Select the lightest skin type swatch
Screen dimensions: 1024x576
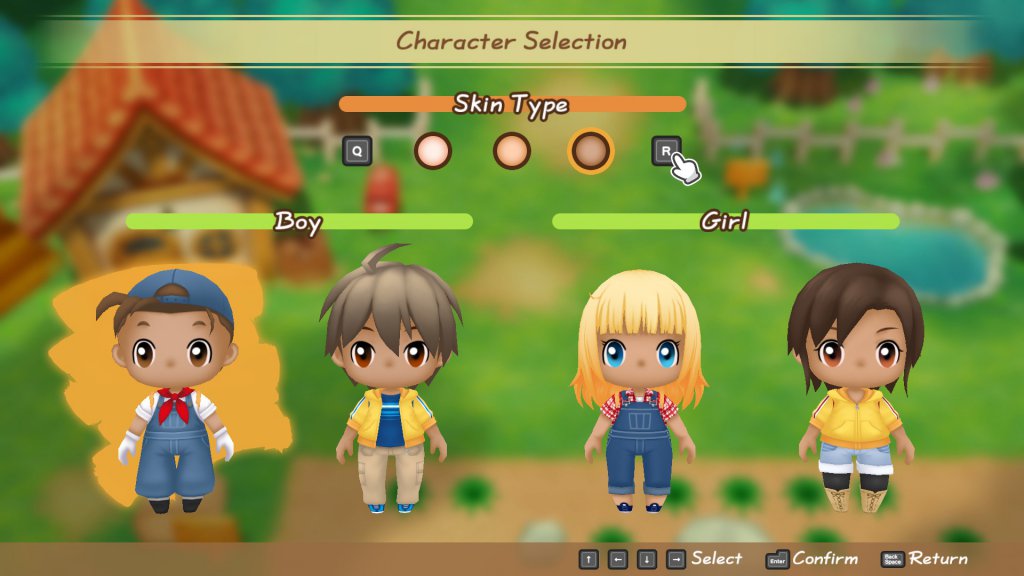click(x=433, y=151)
